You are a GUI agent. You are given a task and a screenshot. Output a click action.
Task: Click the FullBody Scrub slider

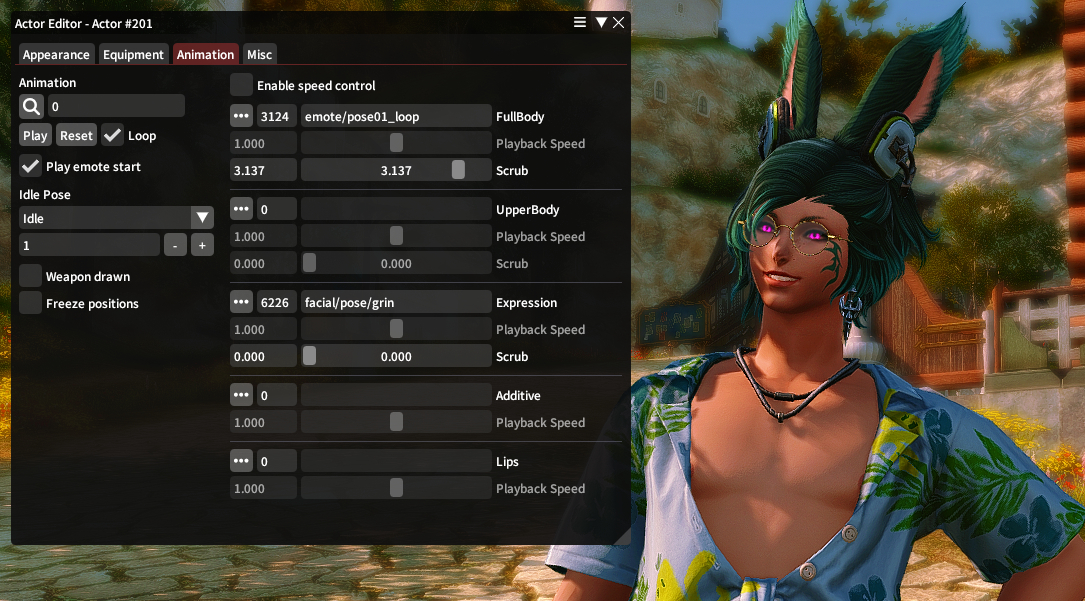396,171
